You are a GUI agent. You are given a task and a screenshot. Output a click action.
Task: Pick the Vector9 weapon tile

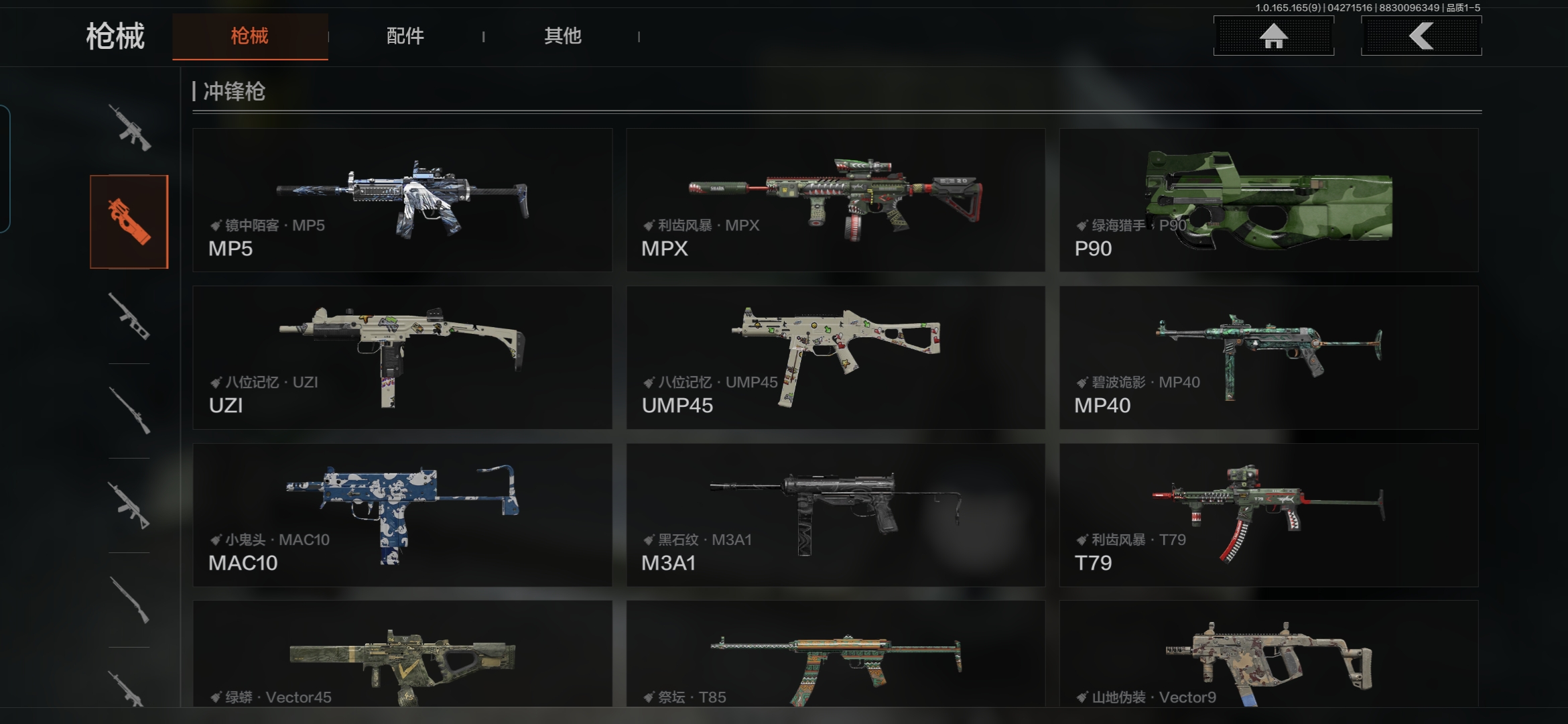pyautogui.click(x=1268, y=654)
